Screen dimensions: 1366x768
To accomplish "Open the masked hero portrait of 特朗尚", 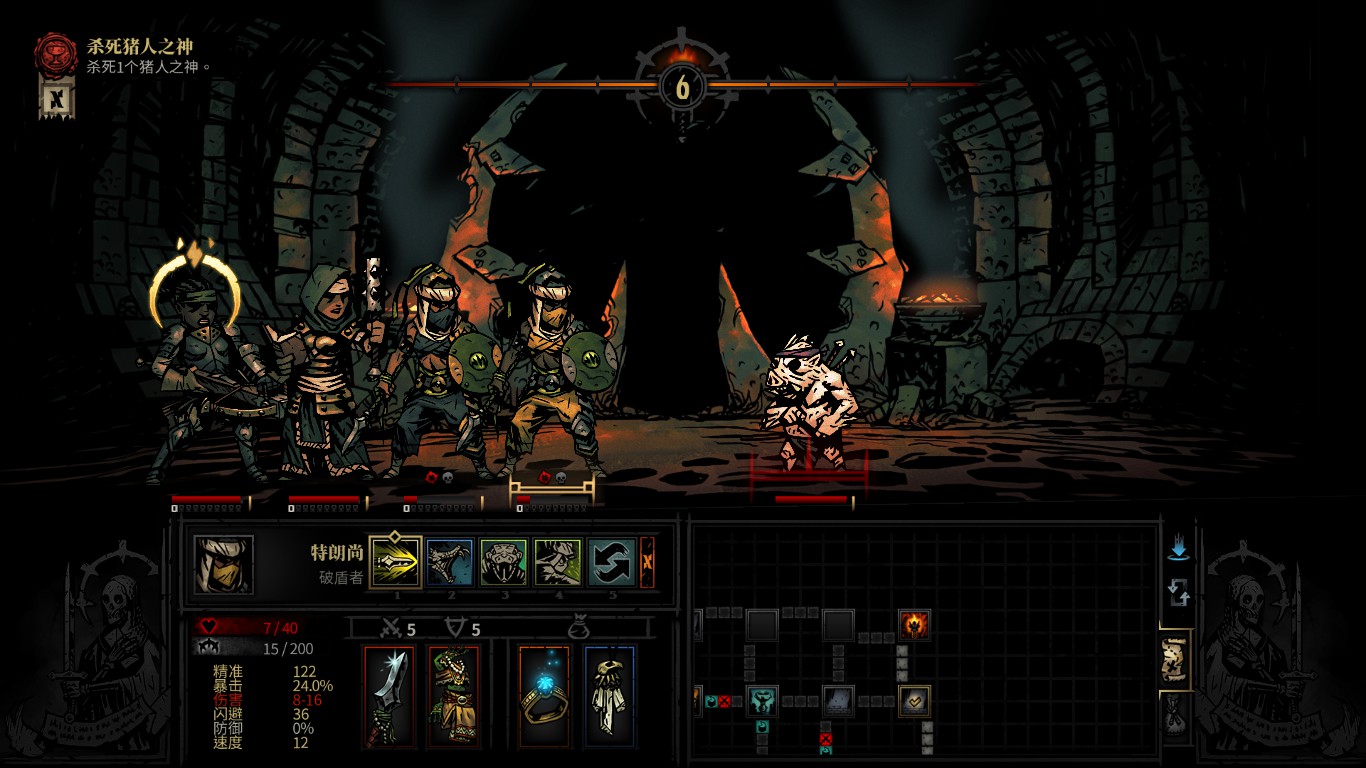I will pos(224,565).
